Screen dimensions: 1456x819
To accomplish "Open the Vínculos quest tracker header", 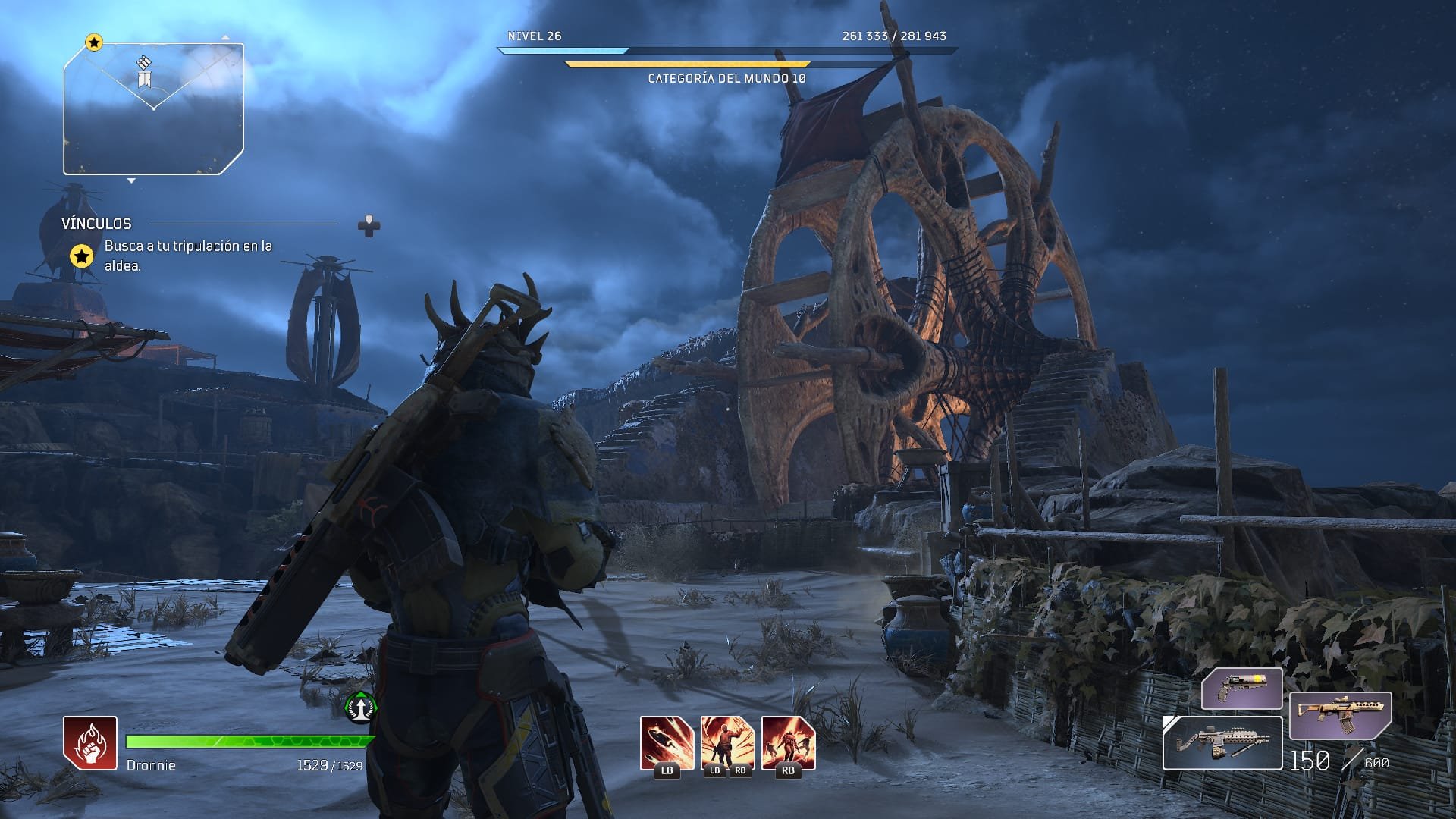I will (96, 224).
